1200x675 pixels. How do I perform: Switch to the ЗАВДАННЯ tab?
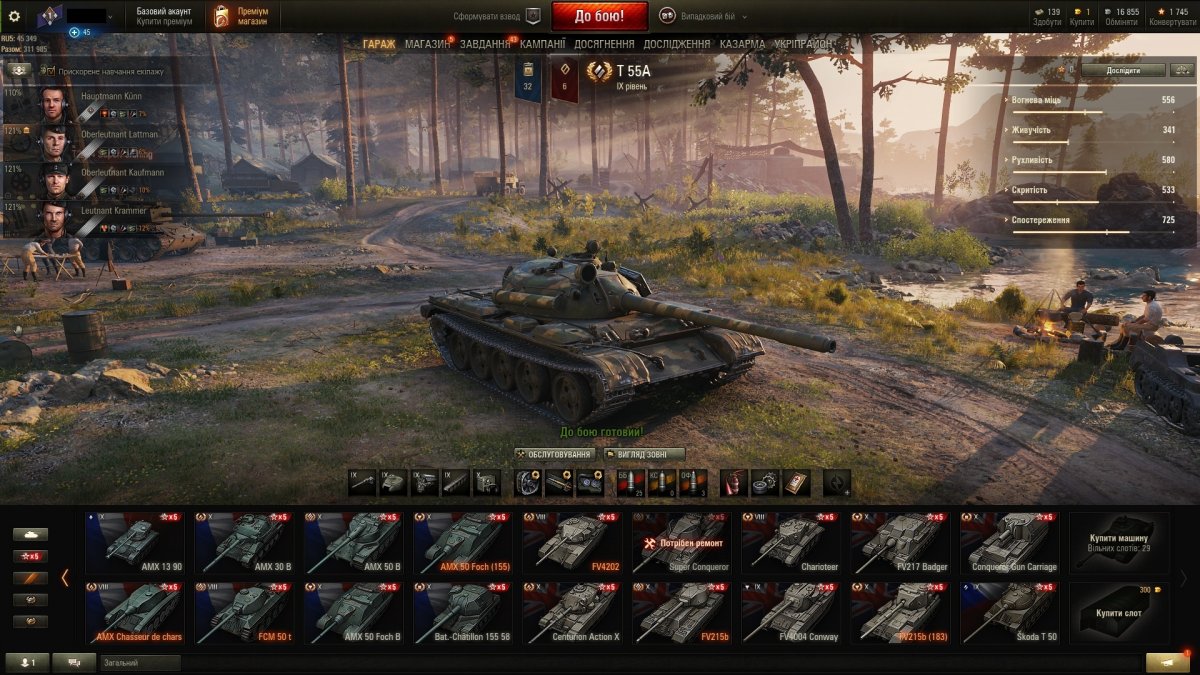click(485, 45)
